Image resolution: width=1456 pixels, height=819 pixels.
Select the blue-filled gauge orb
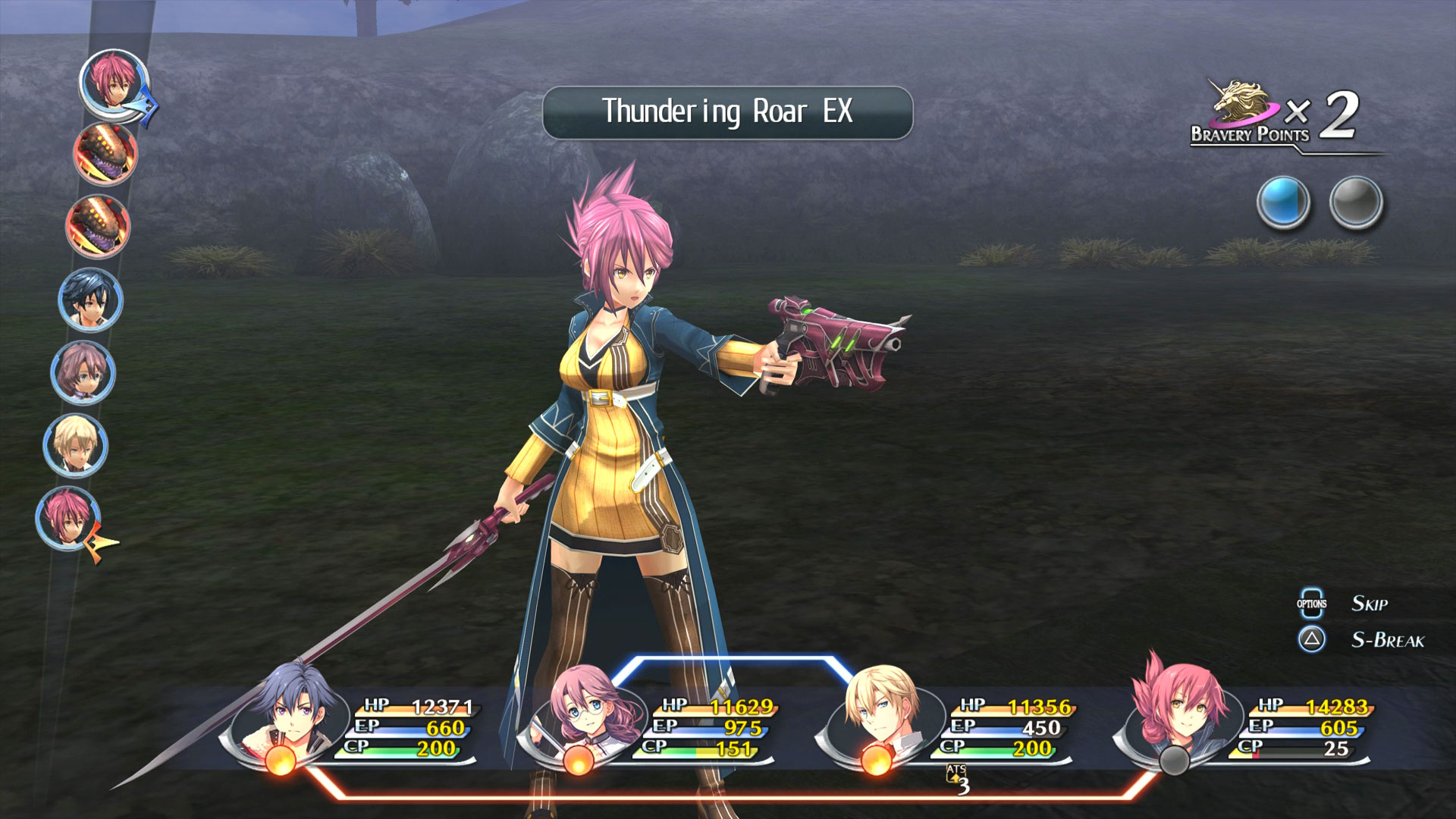point(1283,202)
